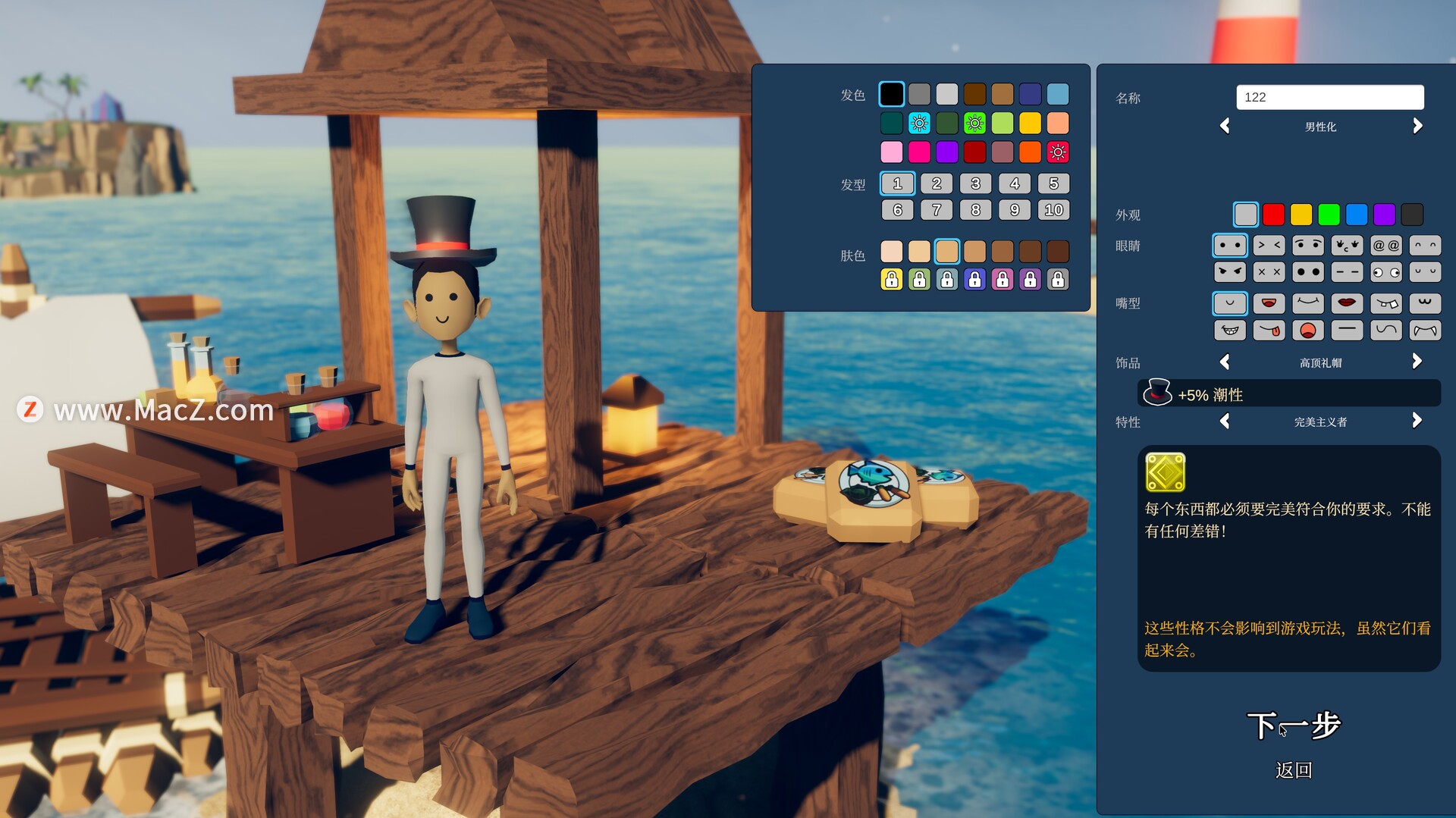
Task: Choose the black hair color swatch
Action: 892,94
